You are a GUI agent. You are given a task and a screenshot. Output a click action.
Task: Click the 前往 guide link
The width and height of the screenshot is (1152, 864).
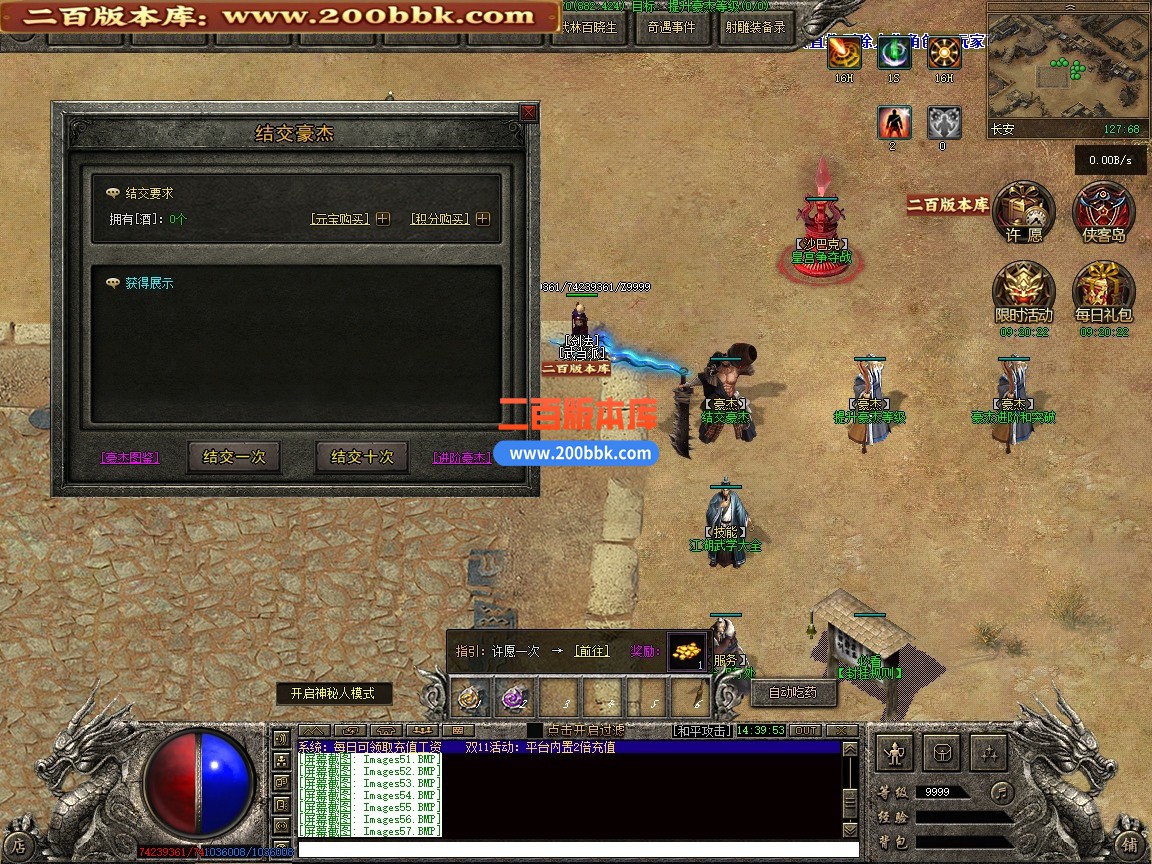point(592,651)
